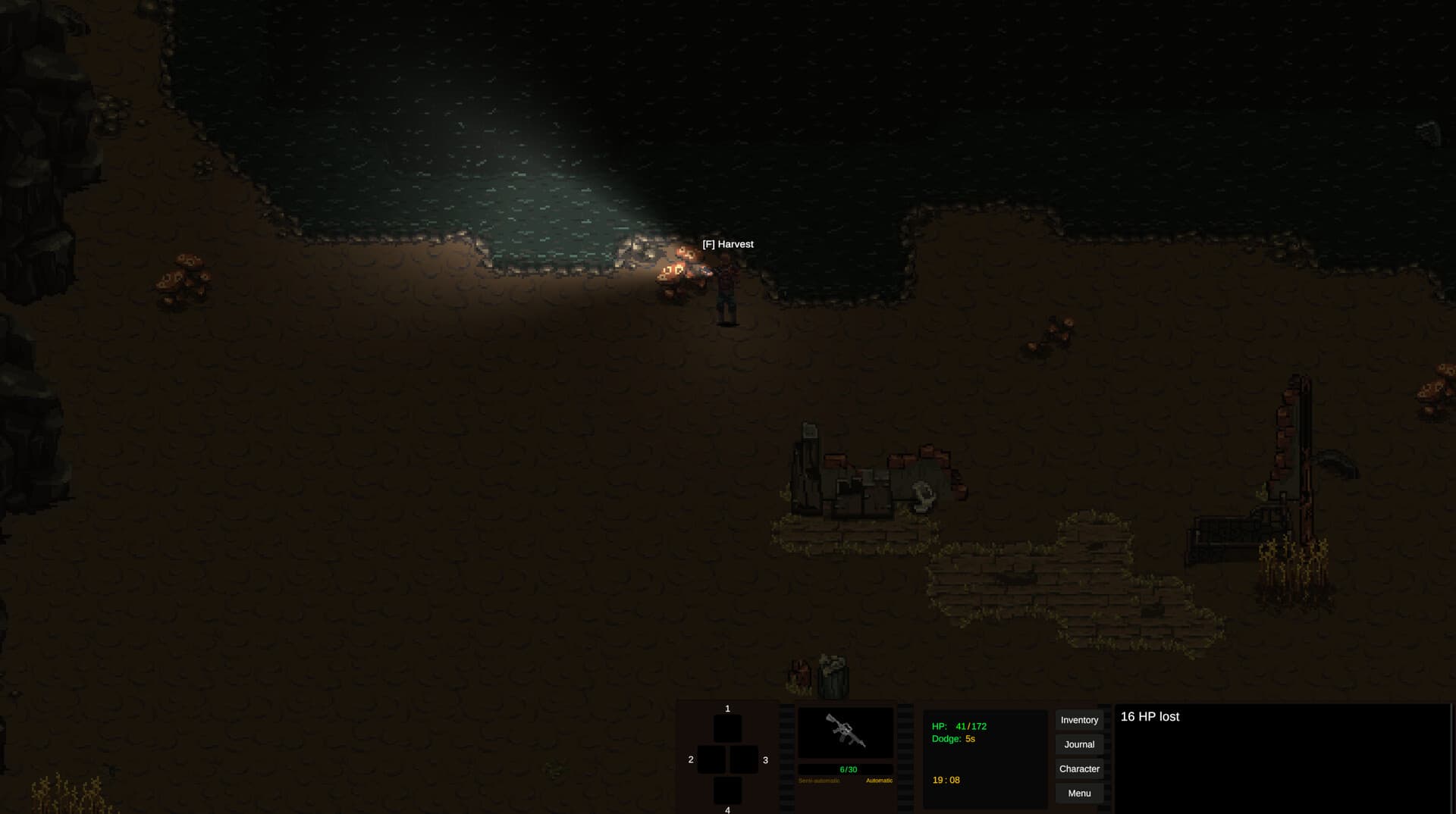Click hotbar slot 3
Screen dimensions: 1456x814
[x=744, y=758]
